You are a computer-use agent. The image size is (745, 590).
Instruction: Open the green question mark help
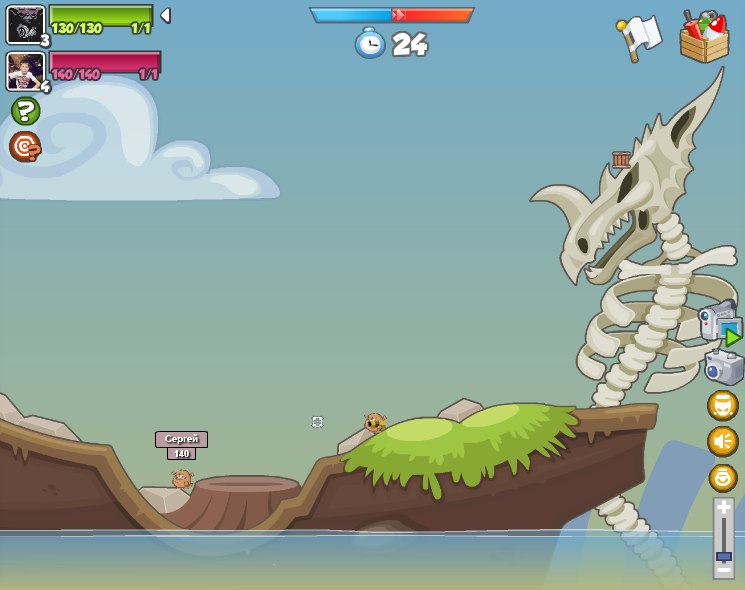click(x=25, y=111)
